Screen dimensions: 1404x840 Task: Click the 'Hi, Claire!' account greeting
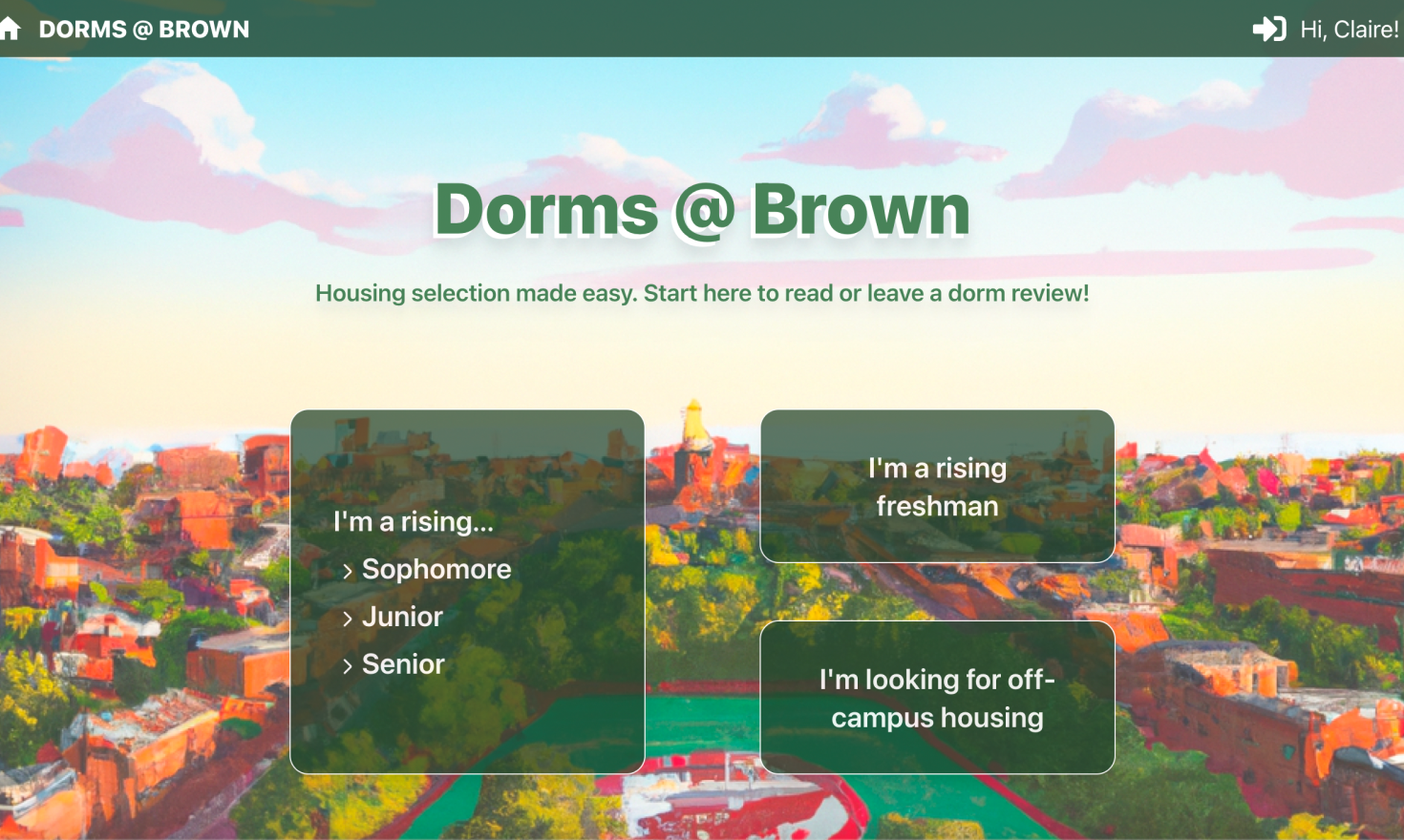(1348, 29)
